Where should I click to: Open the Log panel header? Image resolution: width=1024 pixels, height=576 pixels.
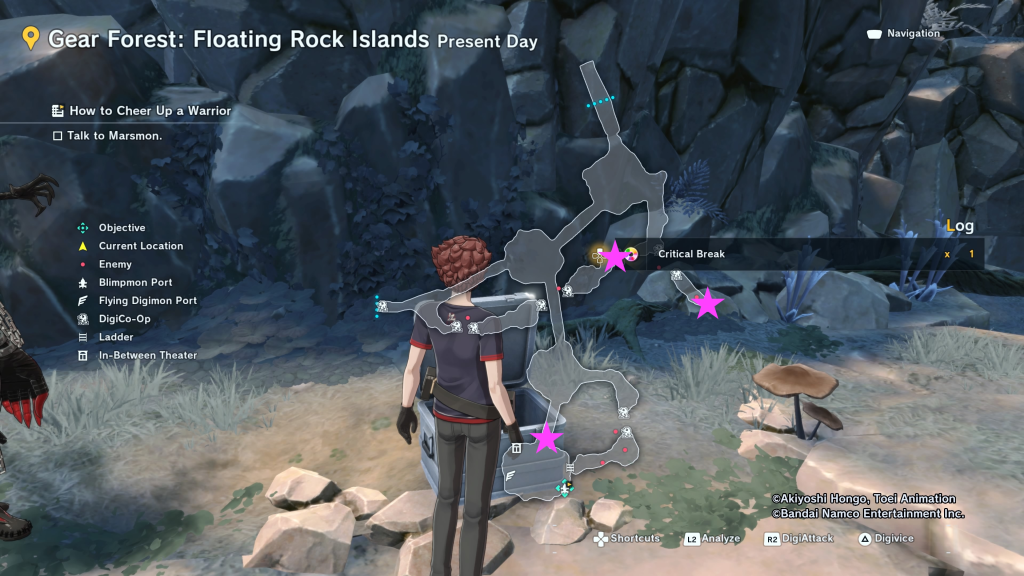coord(959,226)
